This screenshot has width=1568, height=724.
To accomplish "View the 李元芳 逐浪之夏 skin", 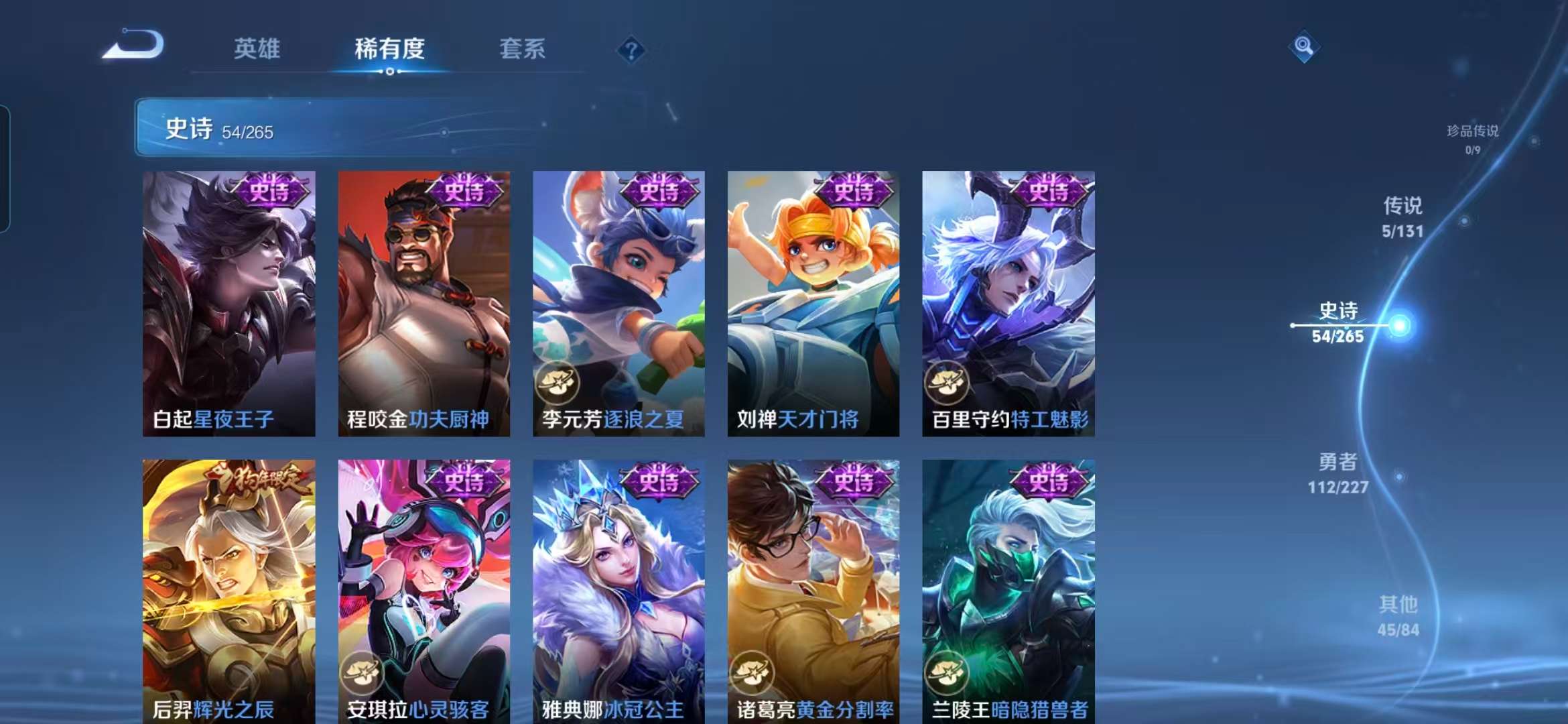I will [618, 303].
